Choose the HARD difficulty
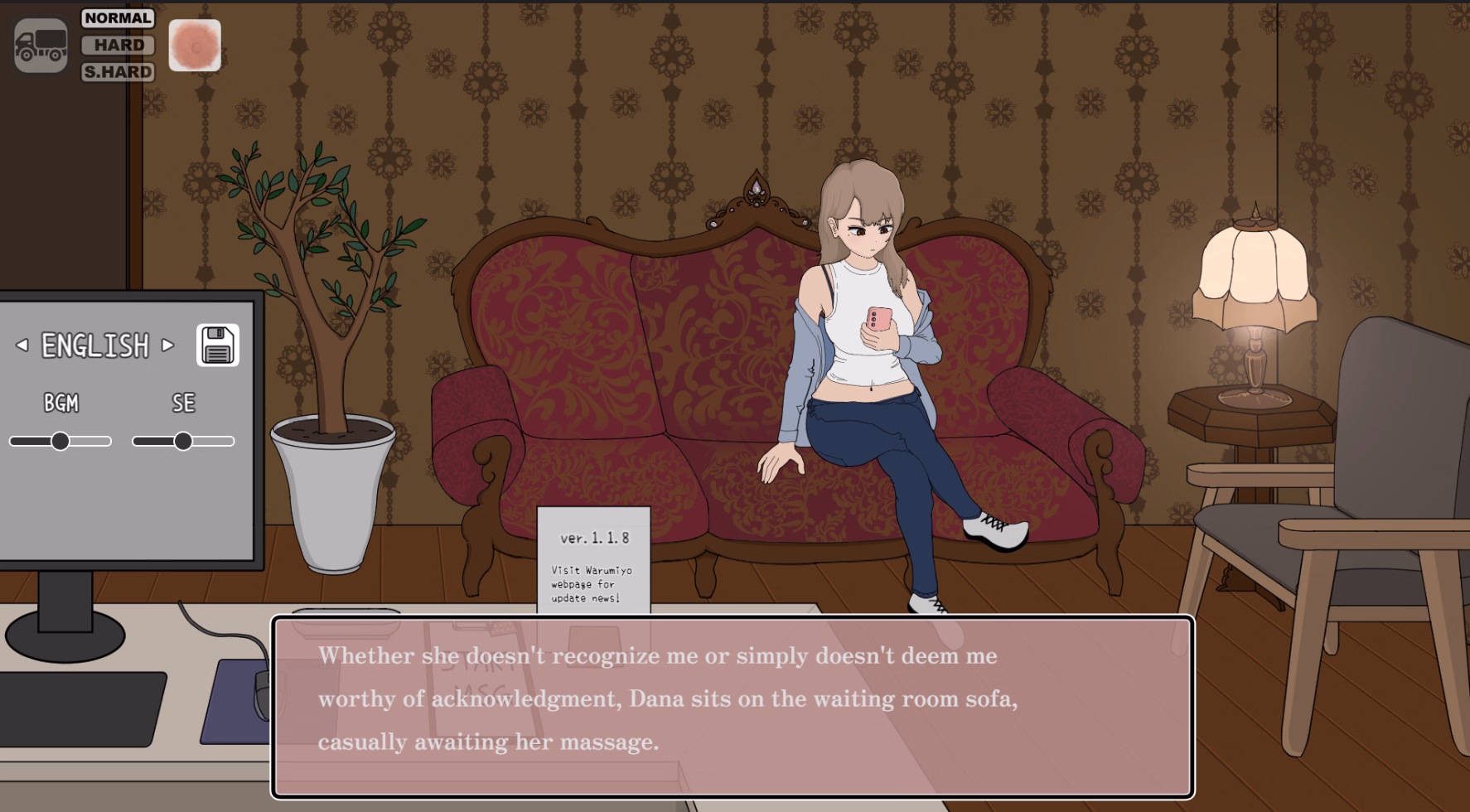1470x812 pixels. click(x=118, y=45)
